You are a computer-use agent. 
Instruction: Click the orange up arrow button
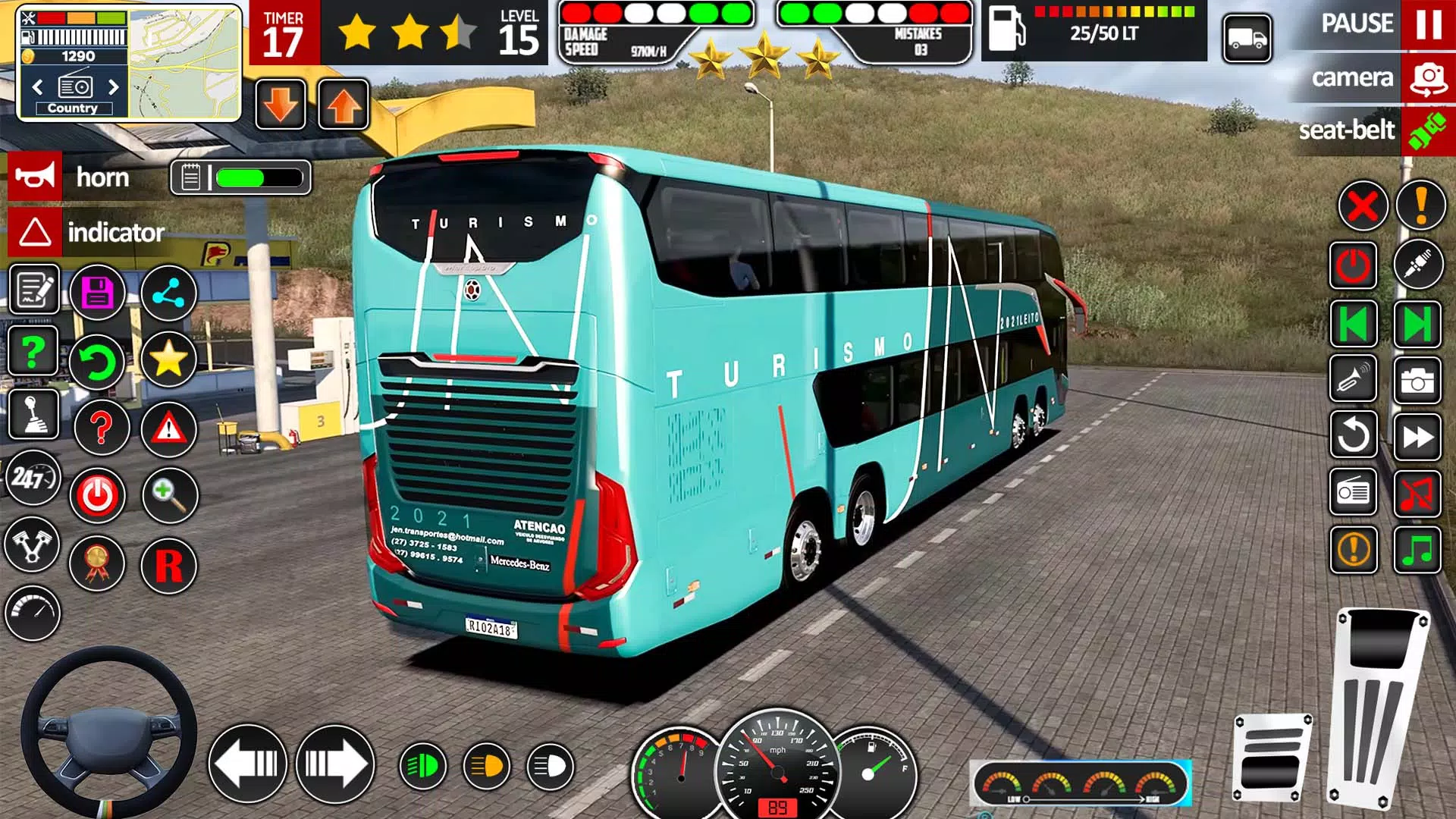[344, 105]
